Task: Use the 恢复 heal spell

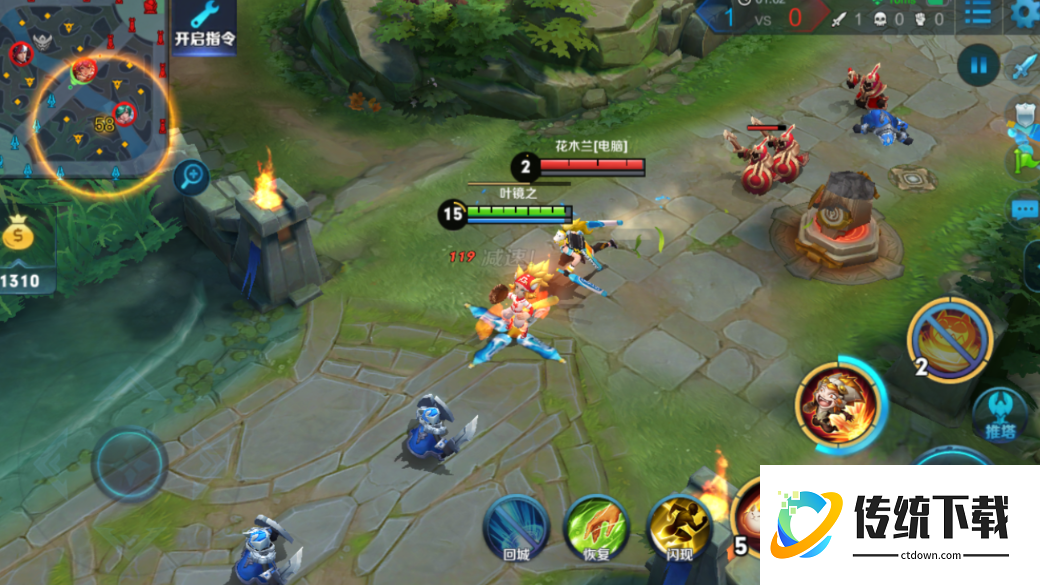Action: tap(597, 528)
